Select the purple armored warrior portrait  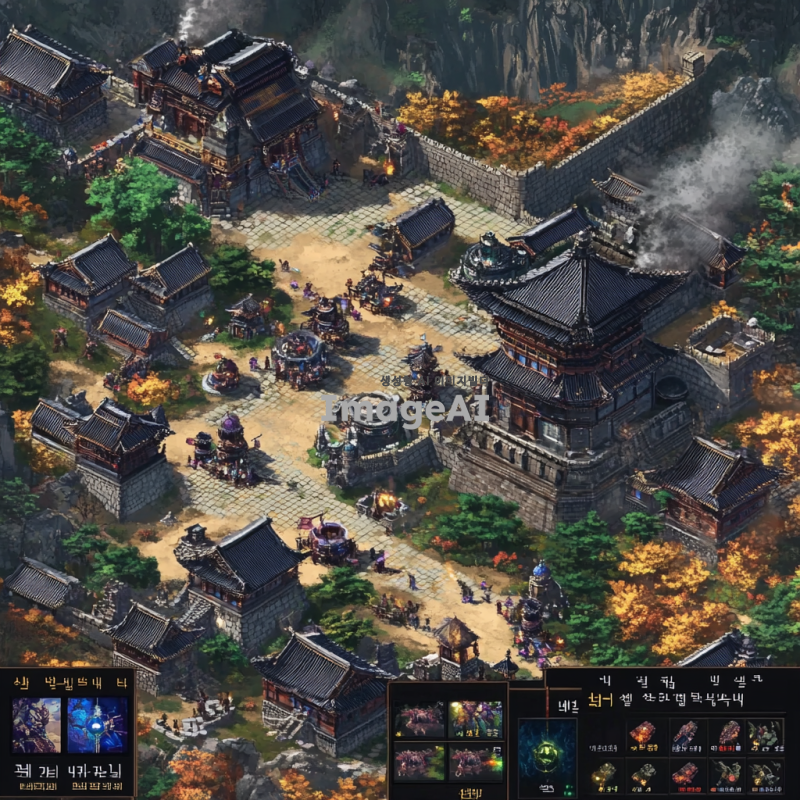coord(36,725)
